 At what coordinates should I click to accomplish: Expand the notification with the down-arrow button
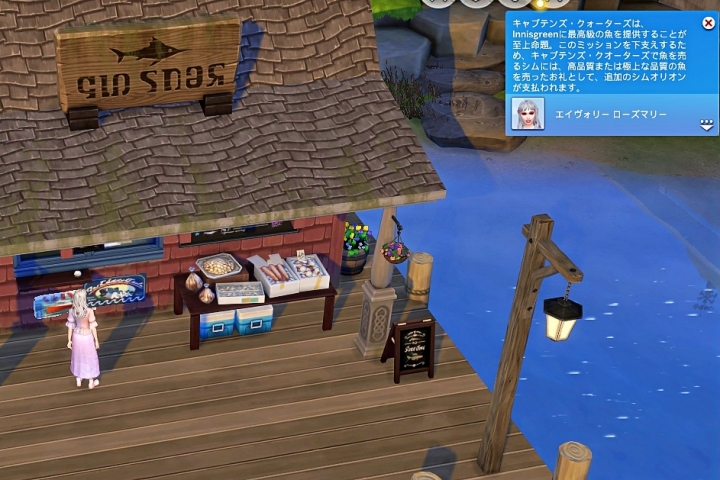point(707,124)
